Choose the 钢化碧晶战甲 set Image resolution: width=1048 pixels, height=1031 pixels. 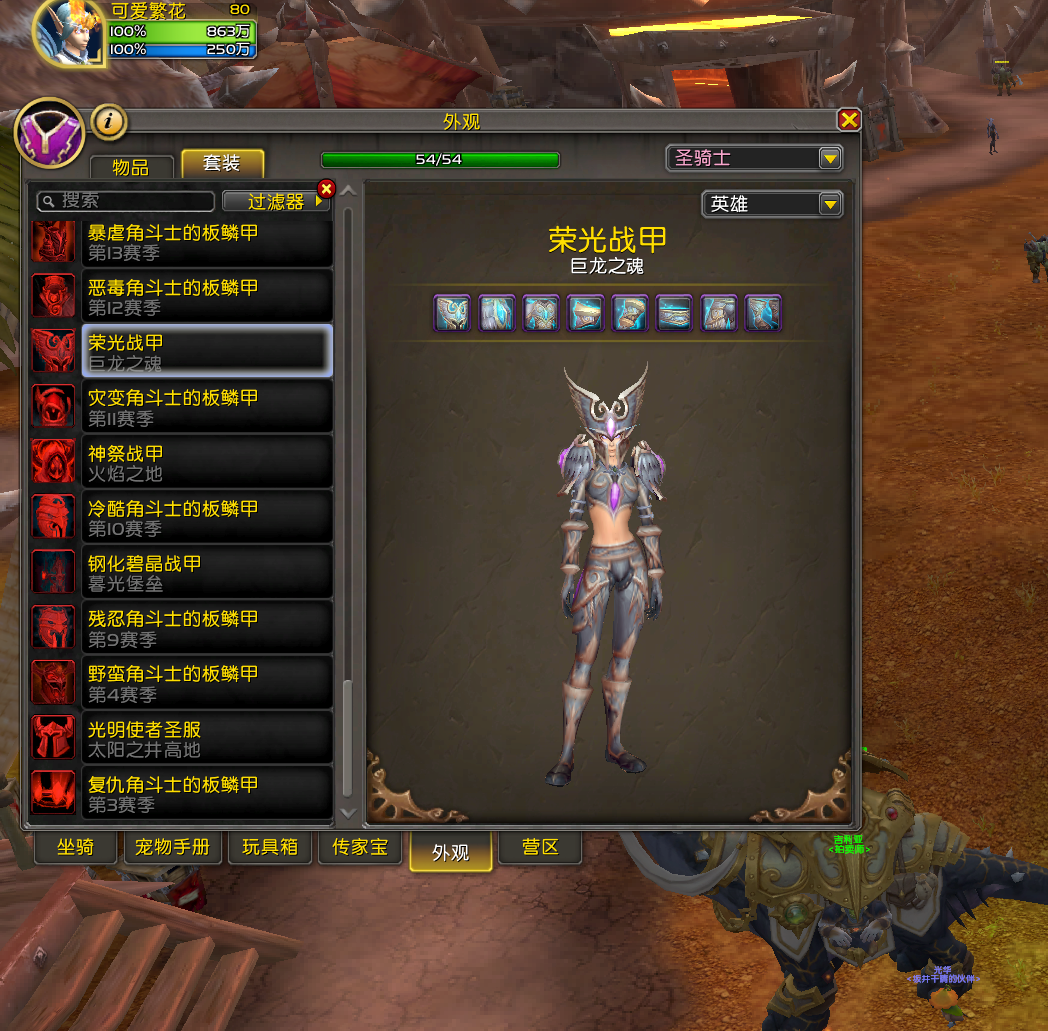[x=206, y=573]
